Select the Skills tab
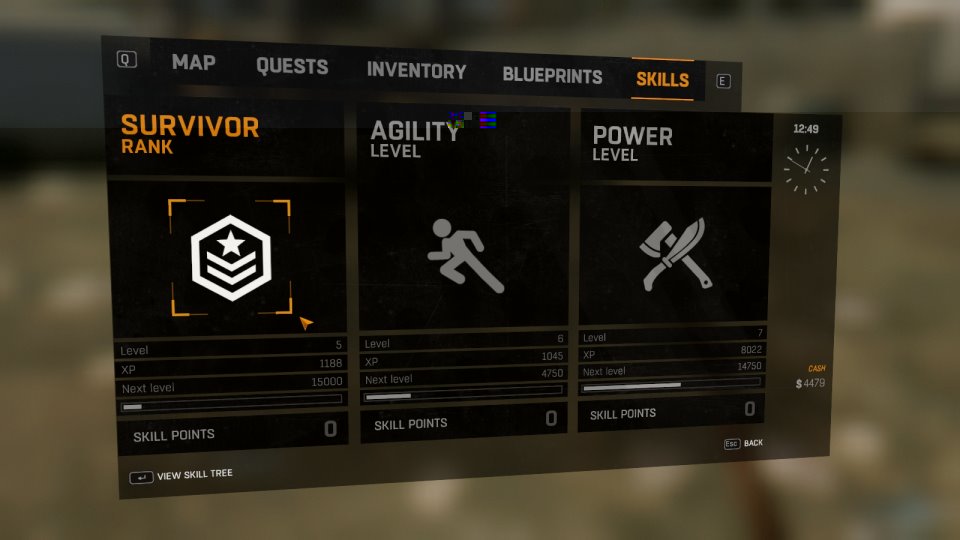960x540 pixels. [x=662, y=80]
